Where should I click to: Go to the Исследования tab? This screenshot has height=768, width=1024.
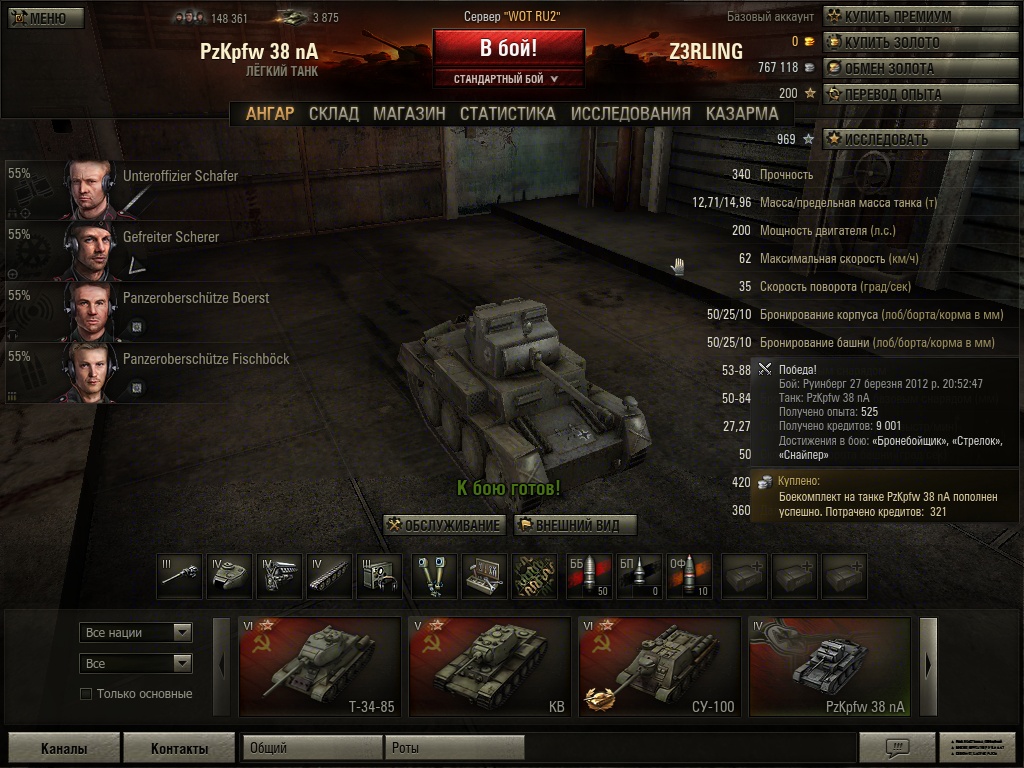coord(630,113)
